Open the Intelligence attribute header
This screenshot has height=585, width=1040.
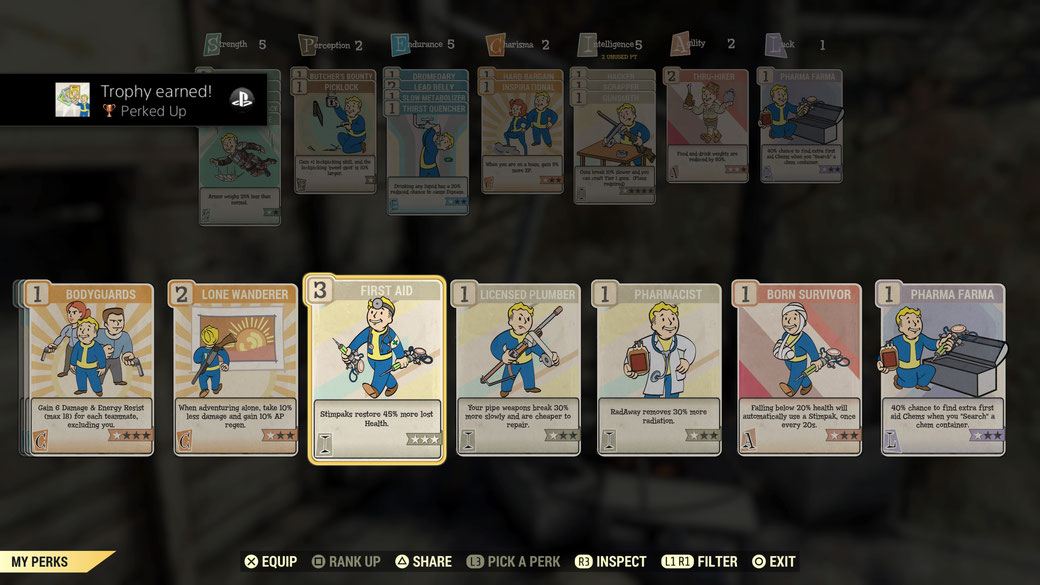pos(611,45)
